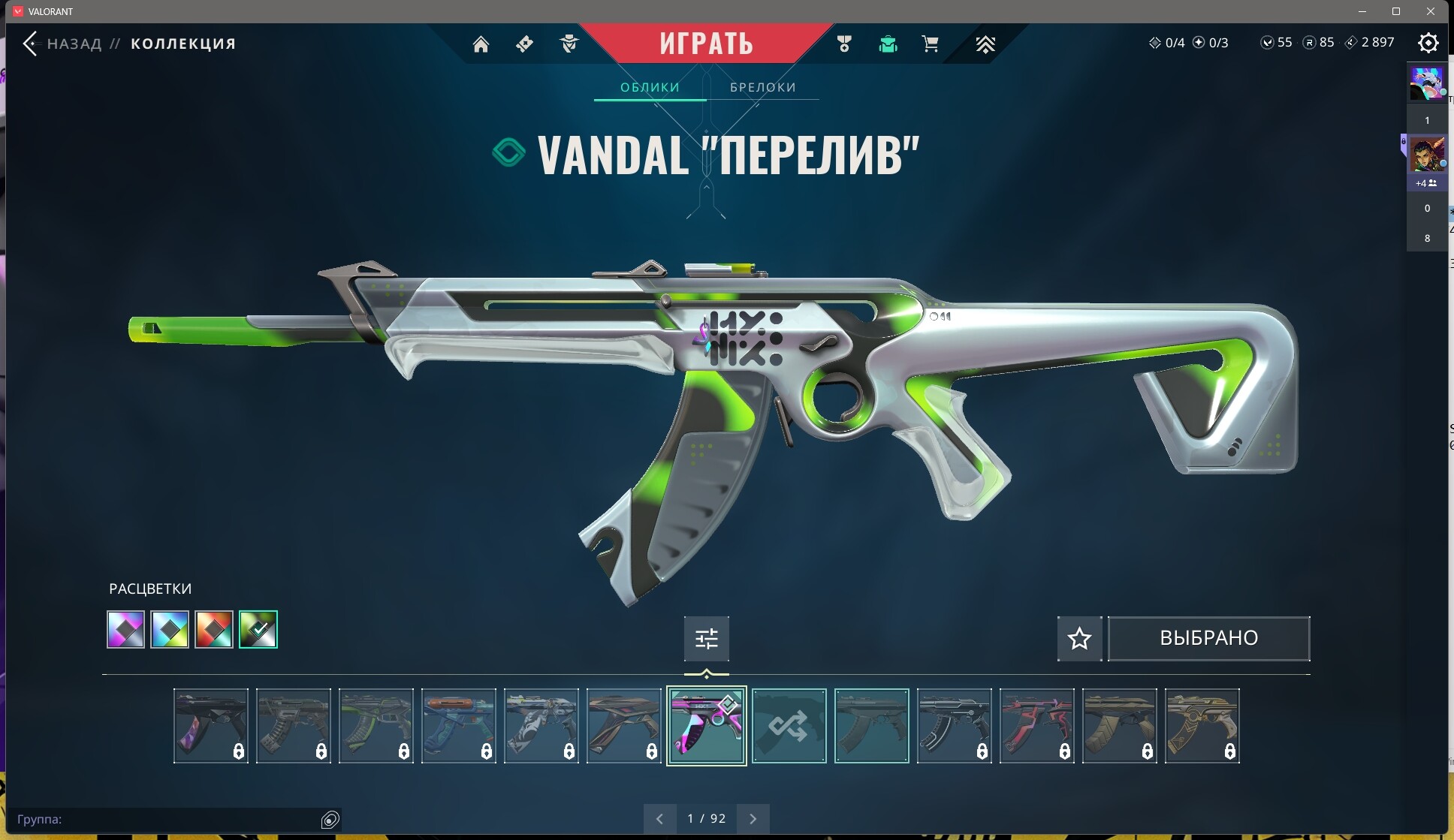Select the purple variant swatch under РАСЦВЕТКИ
The image size is (1454, 840).
point(125,629)
